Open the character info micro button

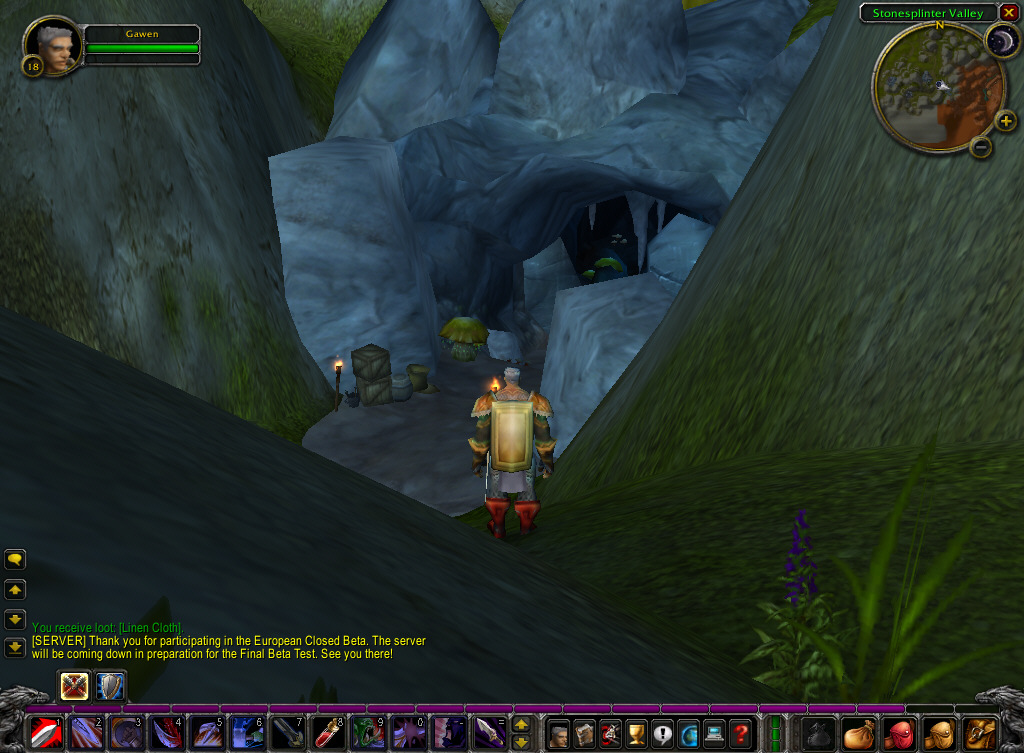pyautogui.click(x=559, y=734)
